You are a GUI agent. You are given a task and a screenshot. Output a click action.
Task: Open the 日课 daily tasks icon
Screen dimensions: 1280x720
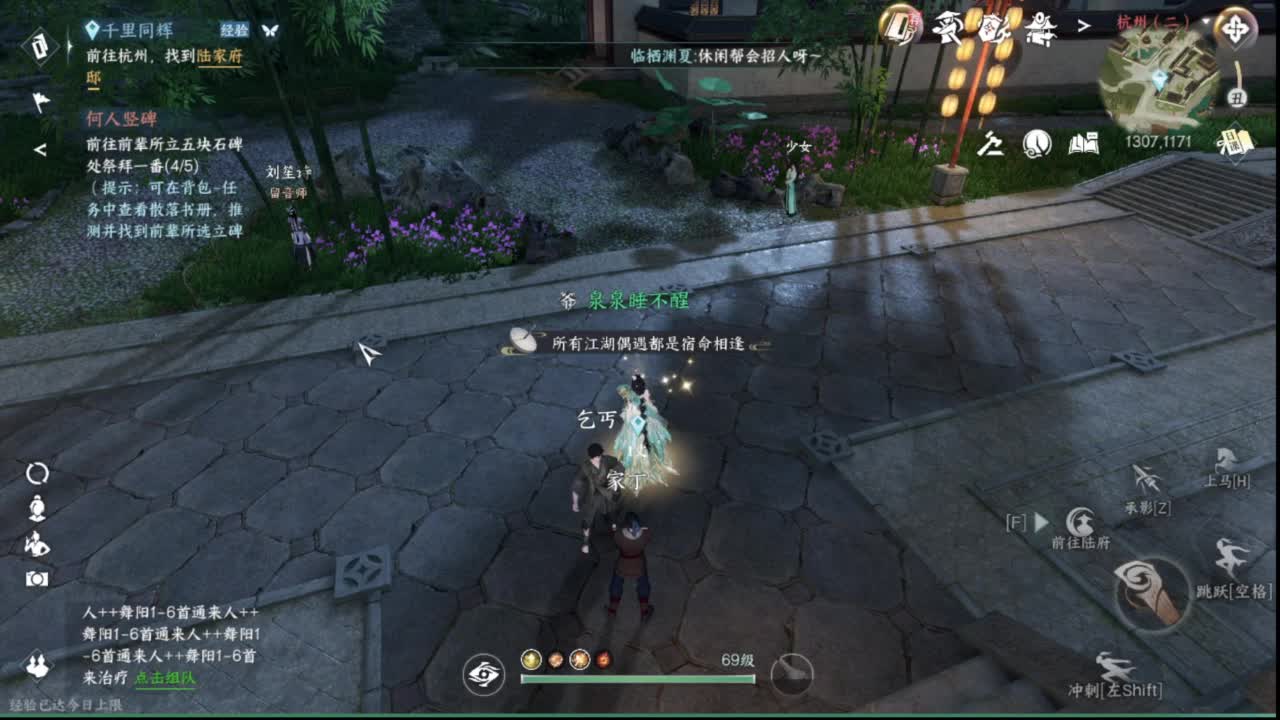(x=1237, y=142)
